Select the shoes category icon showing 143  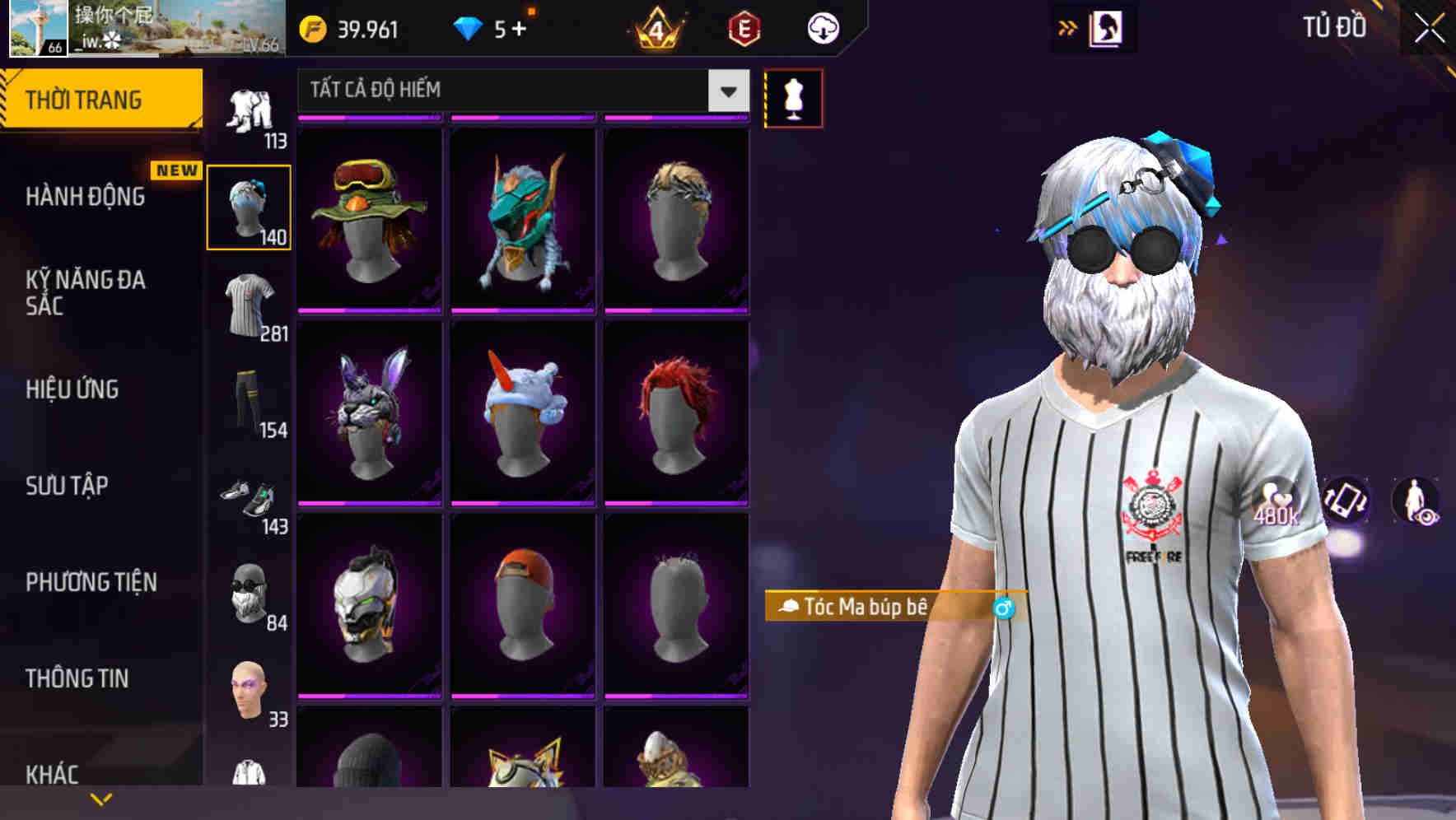250,502
